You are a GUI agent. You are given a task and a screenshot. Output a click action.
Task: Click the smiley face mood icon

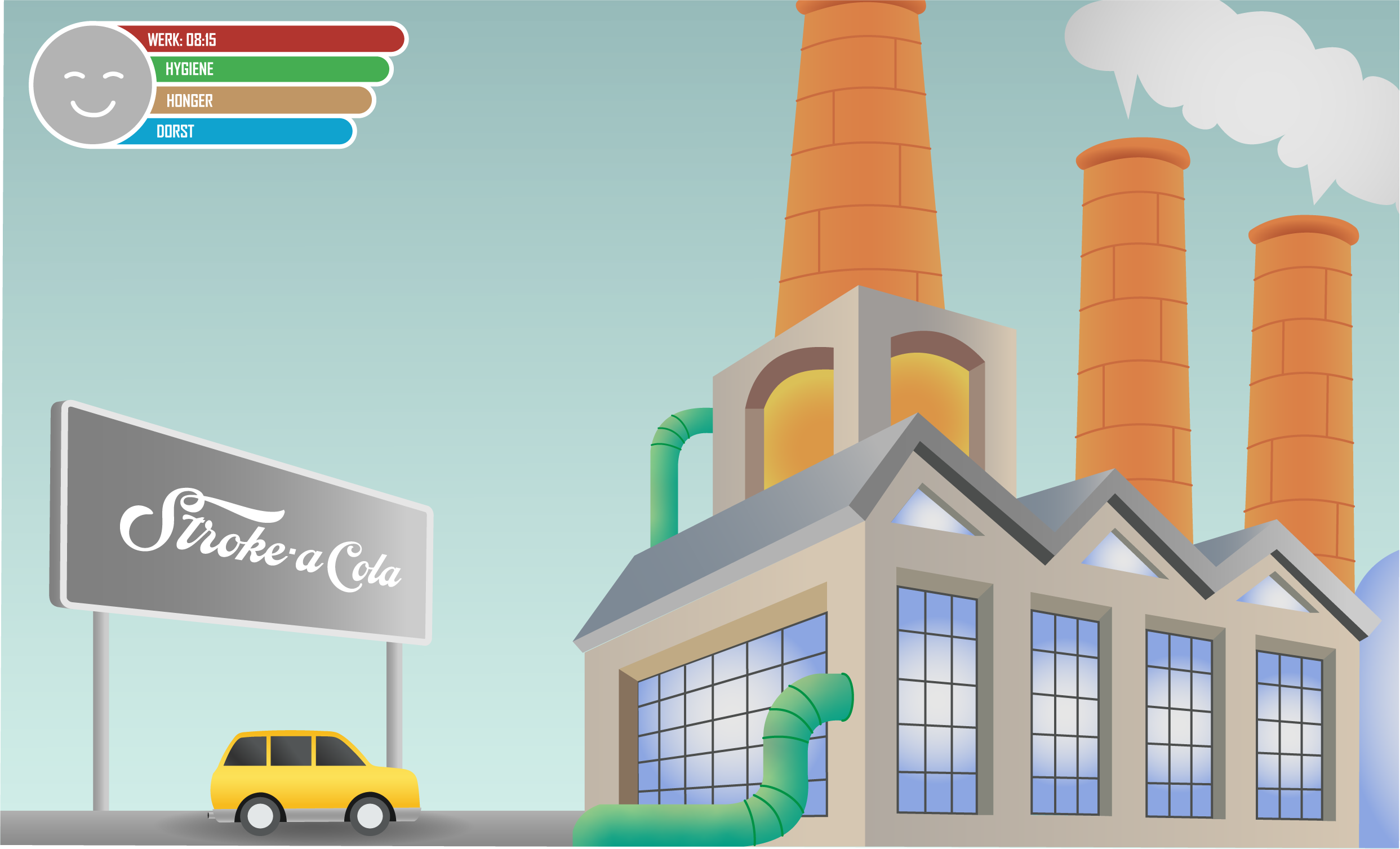pyautogui.click(x=92, y=85)
